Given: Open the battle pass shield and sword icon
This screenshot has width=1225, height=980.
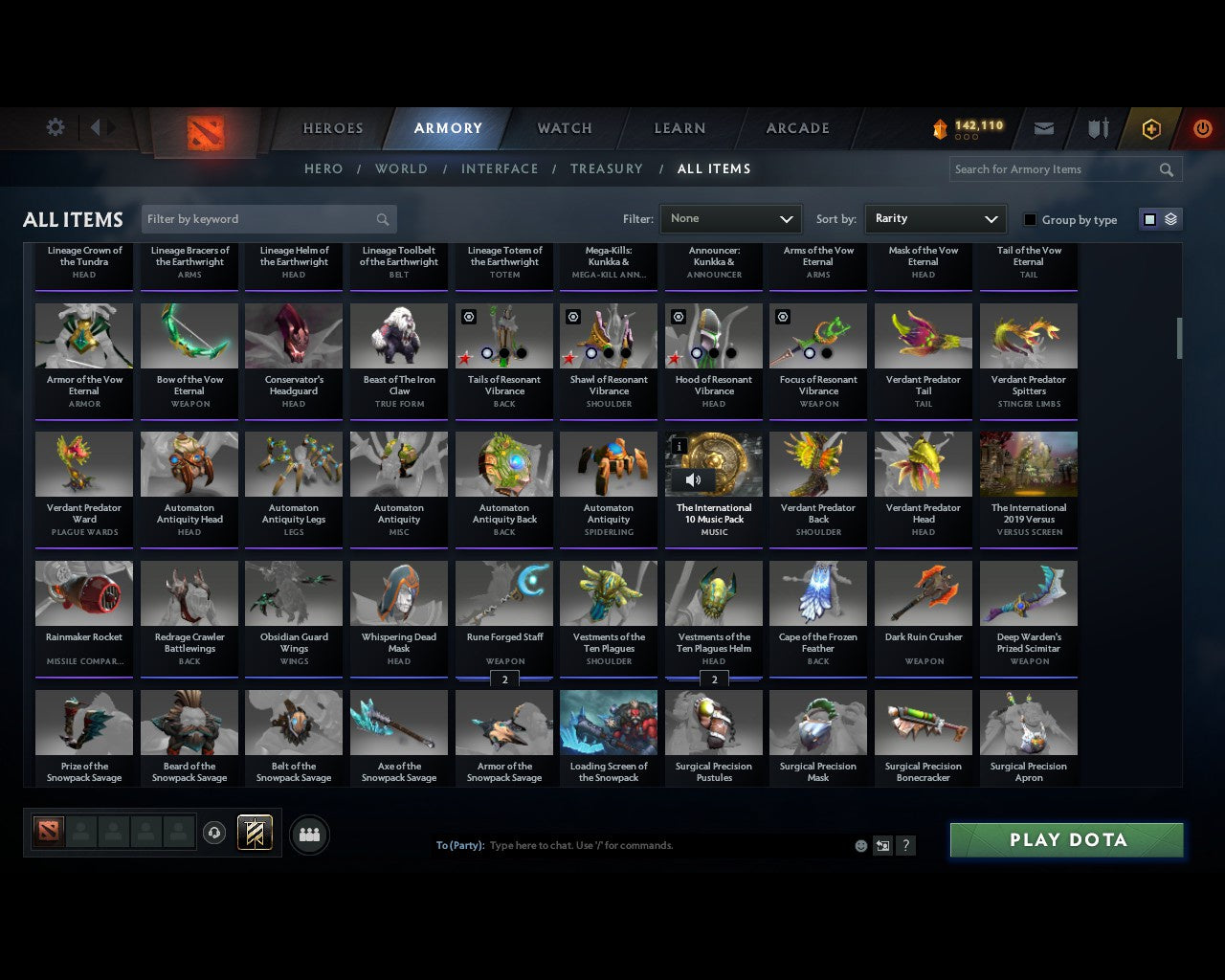Looking at the screenshot, I should click(x=1097, y=127).
